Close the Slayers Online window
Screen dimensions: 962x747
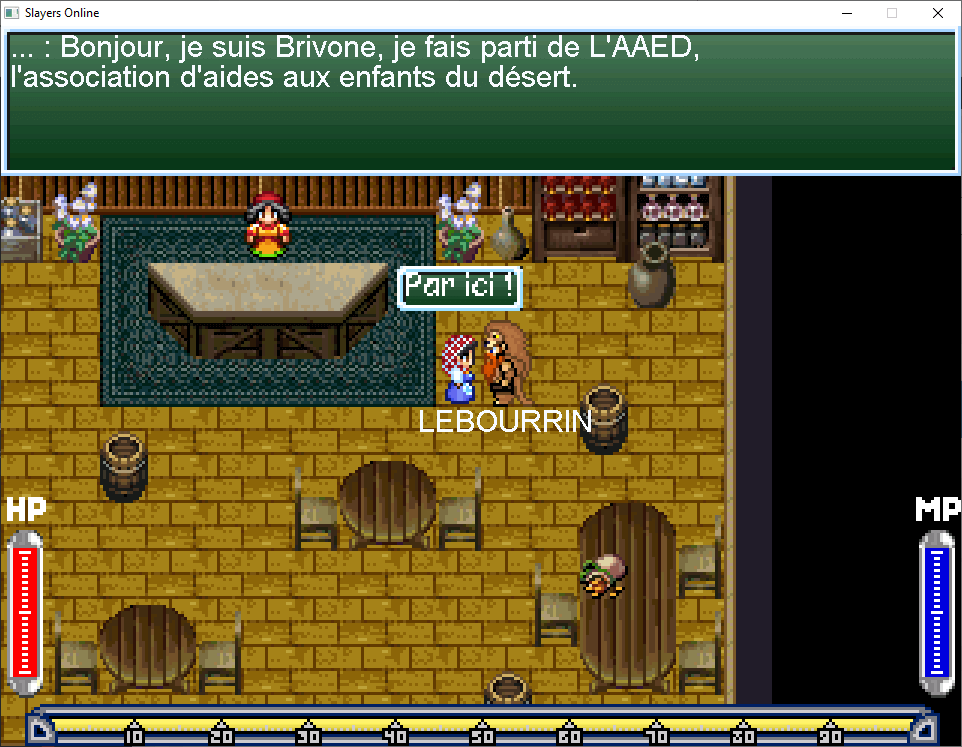(937, 14)
